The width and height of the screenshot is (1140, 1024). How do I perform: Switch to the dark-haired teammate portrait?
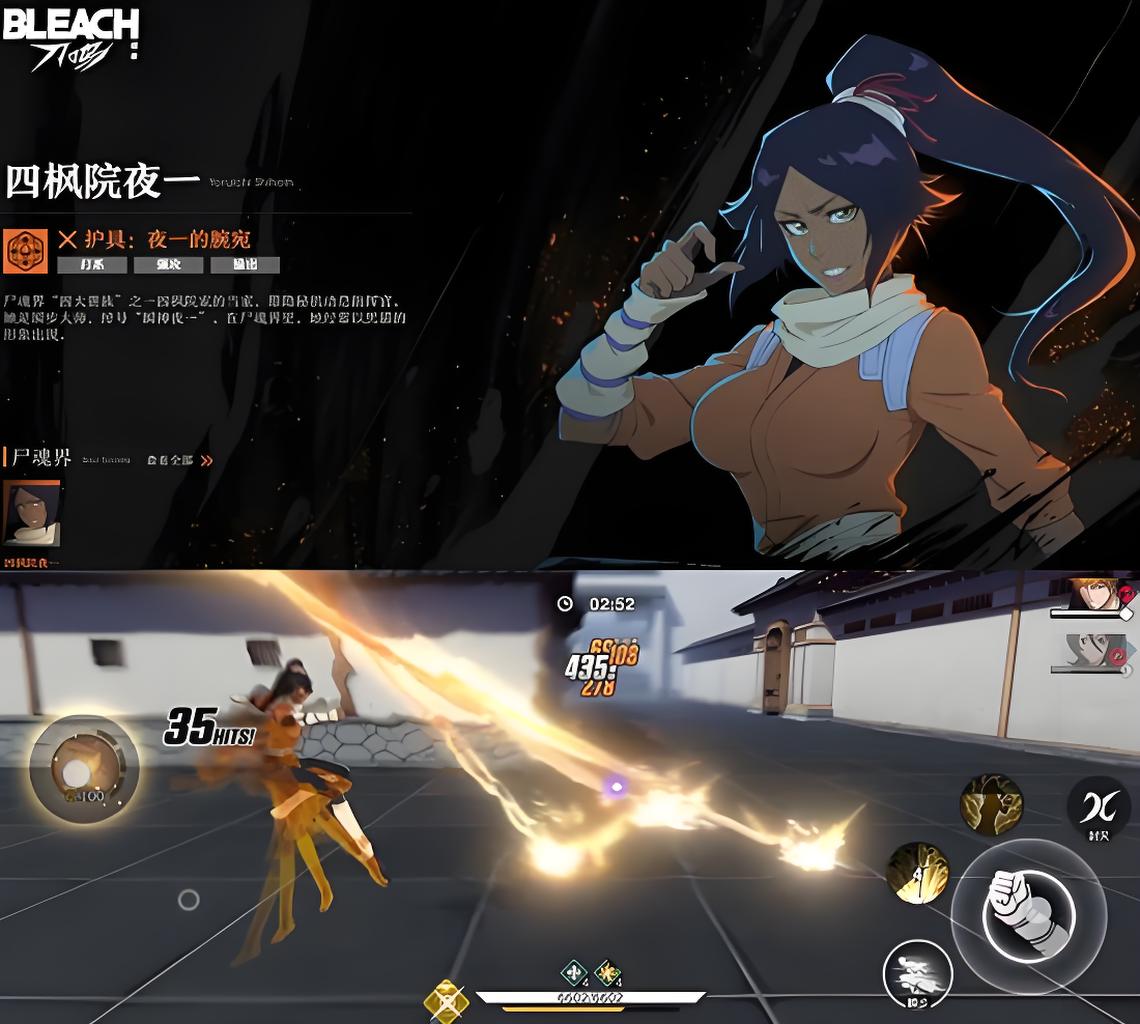(x=1093, y=652)
